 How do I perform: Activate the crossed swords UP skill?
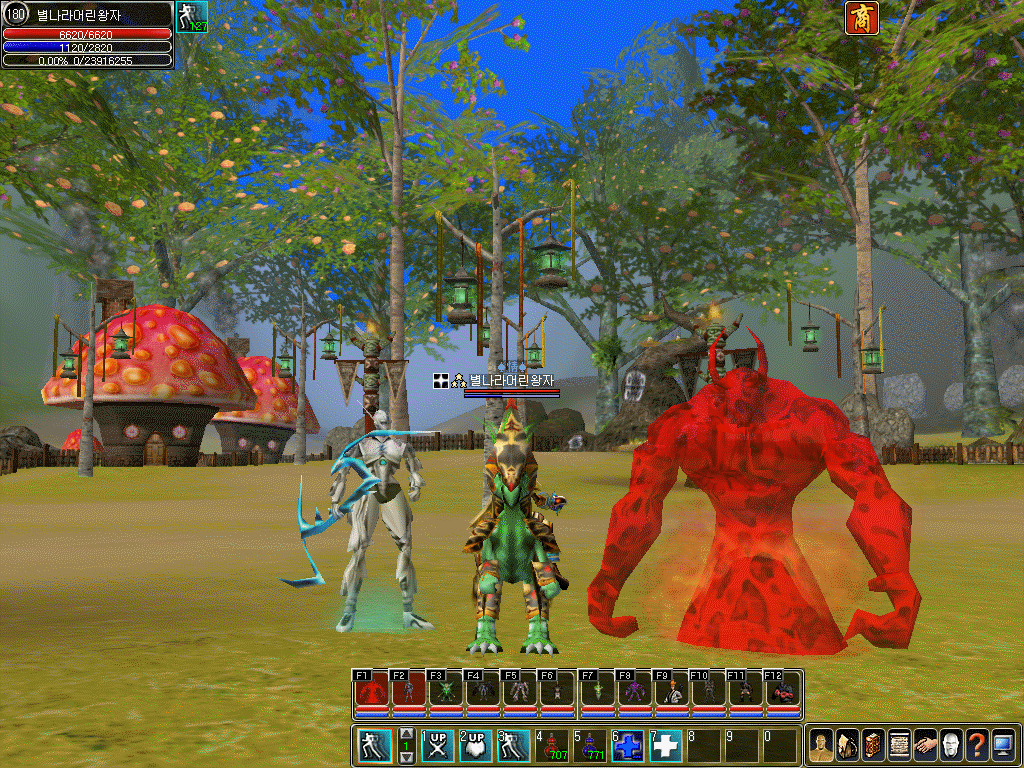click(x=438, y=746)
